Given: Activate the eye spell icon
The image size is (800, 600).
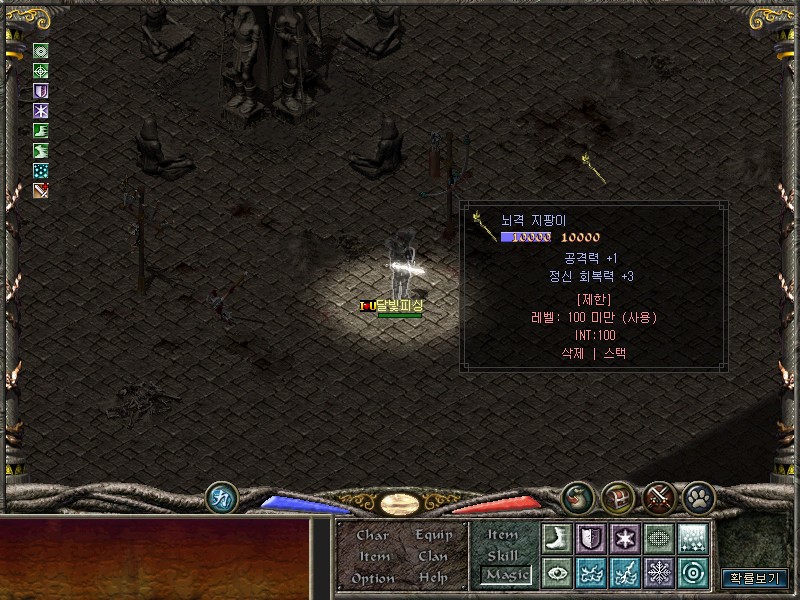Looking at the screenshot, I should [x=557, y=572].
